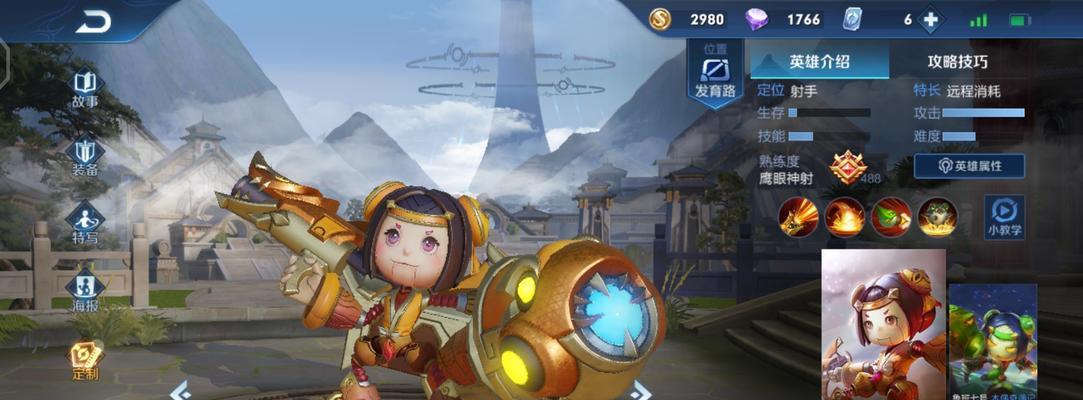
Task: Switch to the 英雄介绍 tab
Action: [x=819, y=61]
